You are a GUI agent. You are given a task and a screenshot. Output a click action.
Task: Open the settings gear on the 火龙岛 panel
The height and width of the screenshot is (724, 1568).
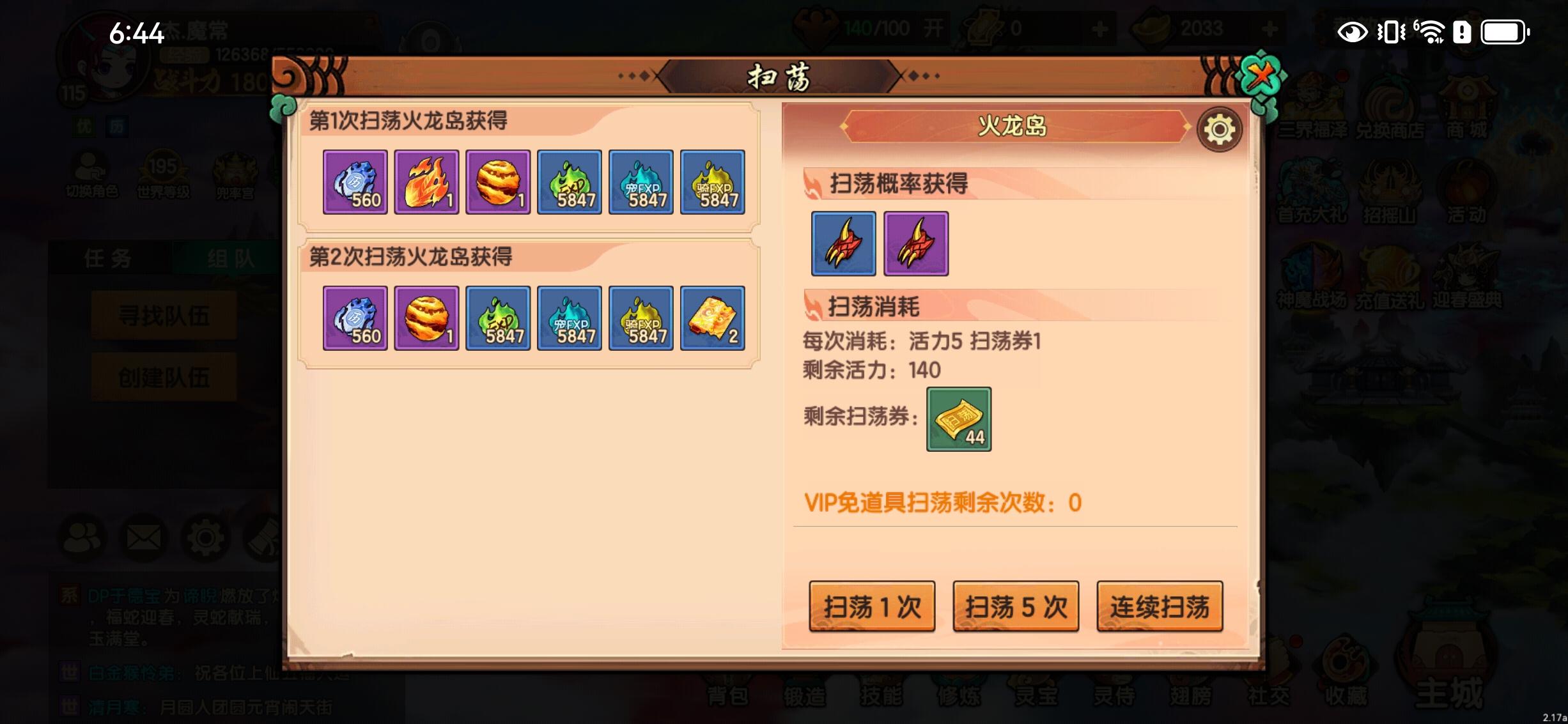click(1218, 128)
